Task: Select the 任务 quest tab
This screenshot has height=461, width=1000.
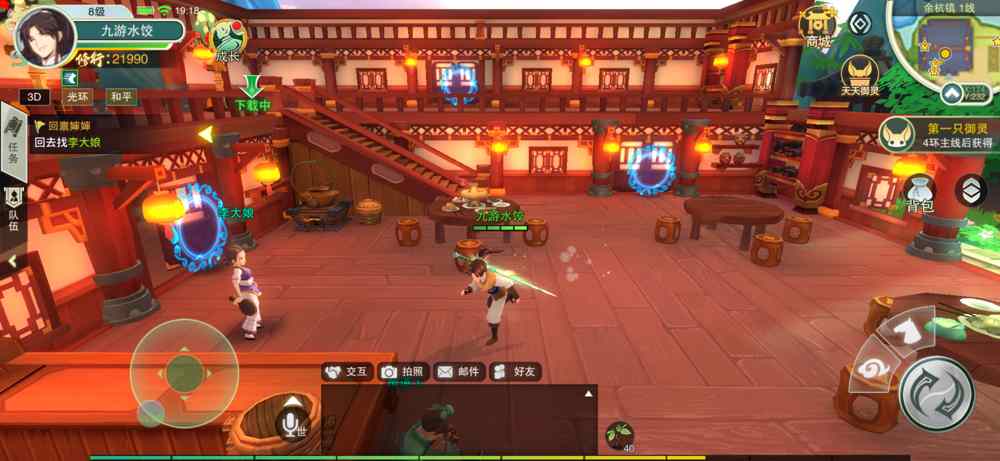Action: pos(13,139)
